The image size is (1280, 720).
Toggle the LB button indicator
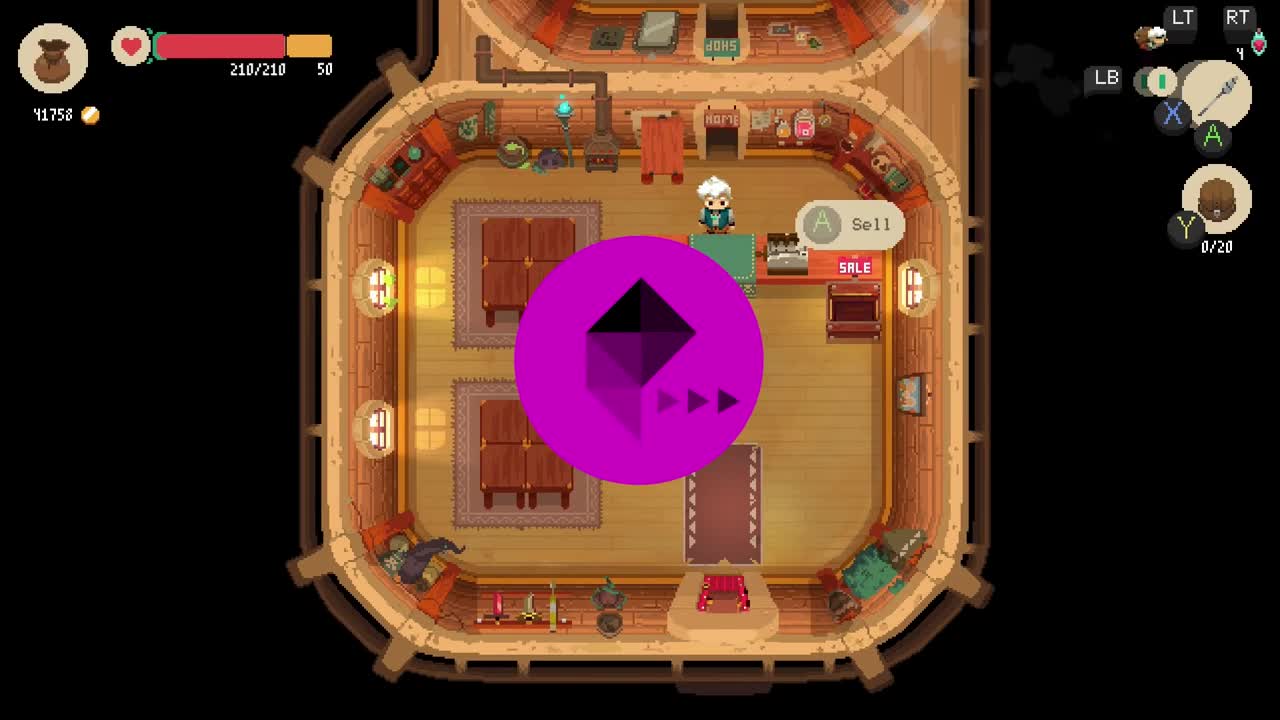point(1102,79)
